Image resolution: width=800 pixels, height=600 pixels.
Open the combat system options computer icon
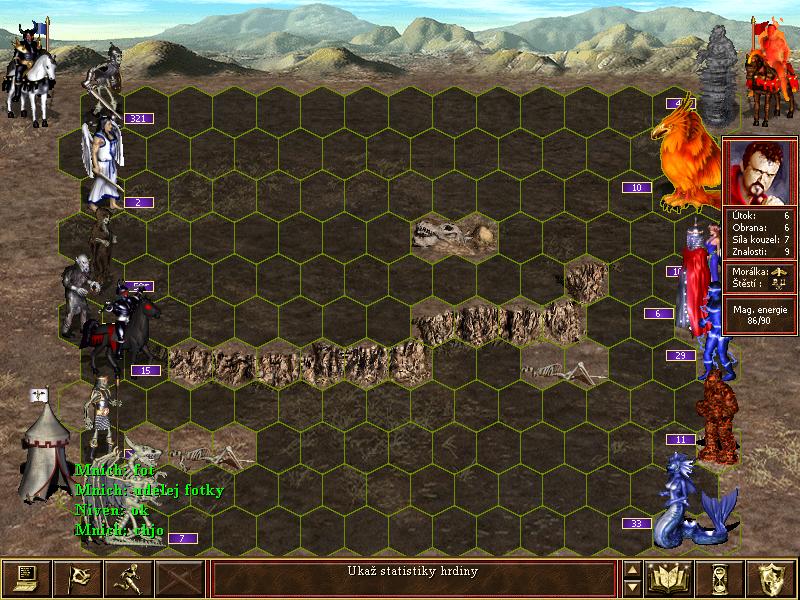pyautogui.click(x=26, y=579)
